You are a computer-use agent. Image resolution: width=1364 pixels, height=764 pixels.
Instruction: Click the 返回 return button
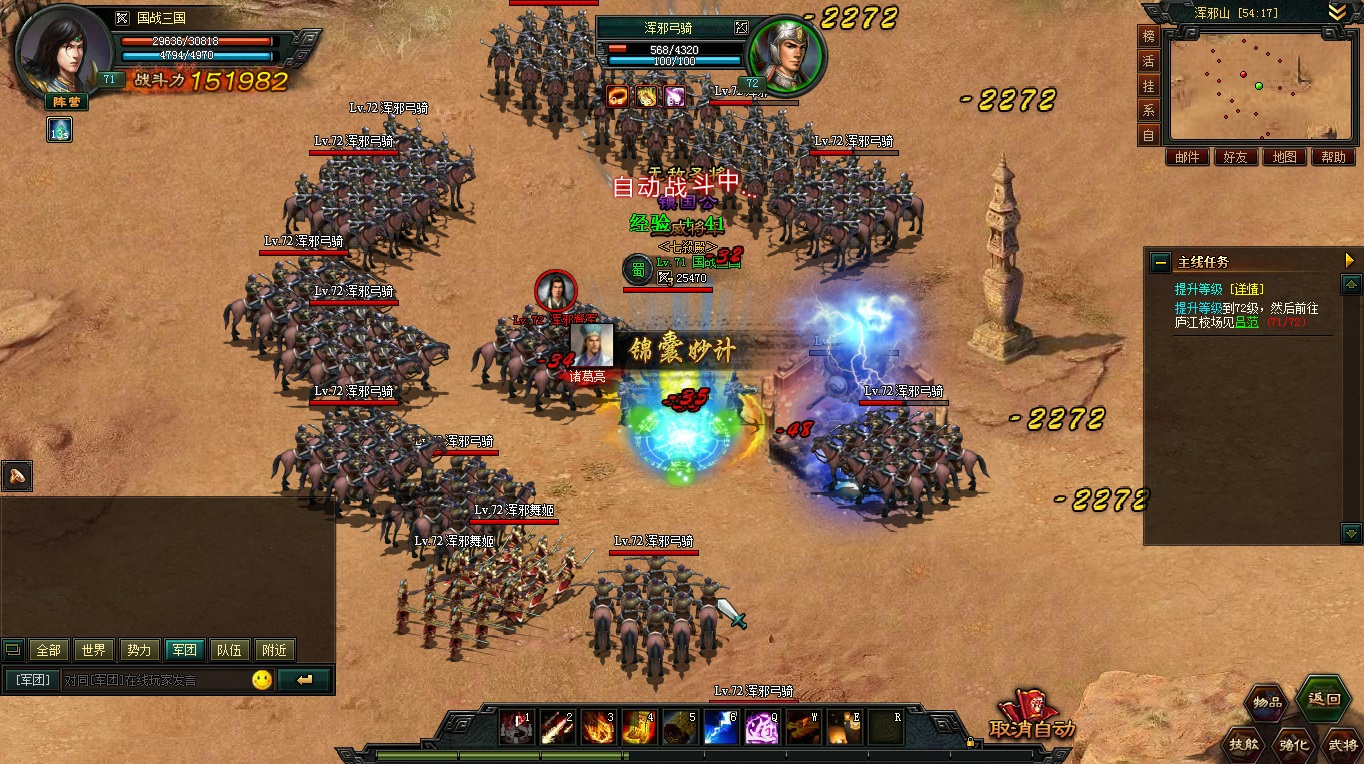(x=1323, y=699)
